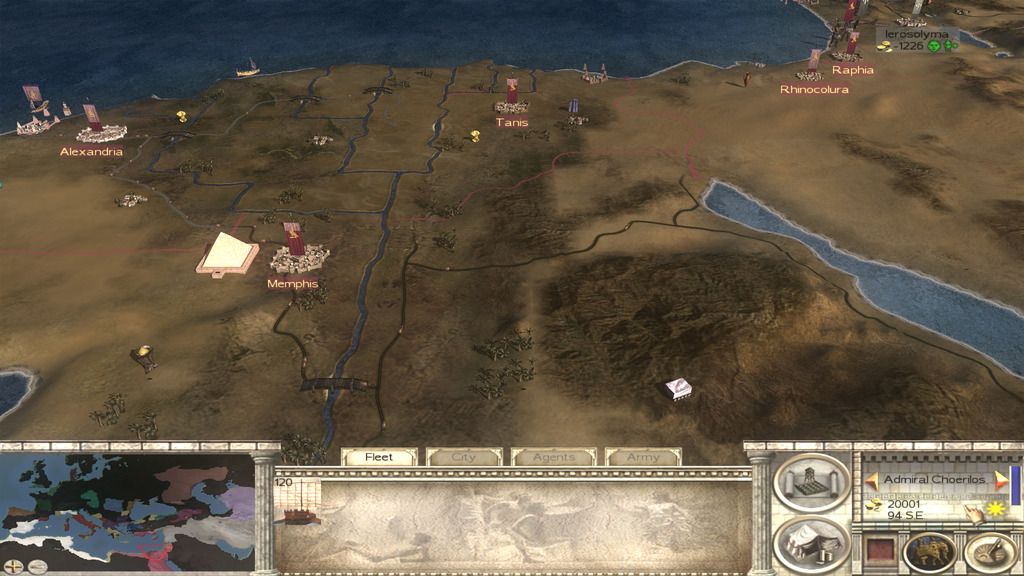1024x576 pixels.
Task: Select the ship unit card
Action: click(x=298, y=500)
